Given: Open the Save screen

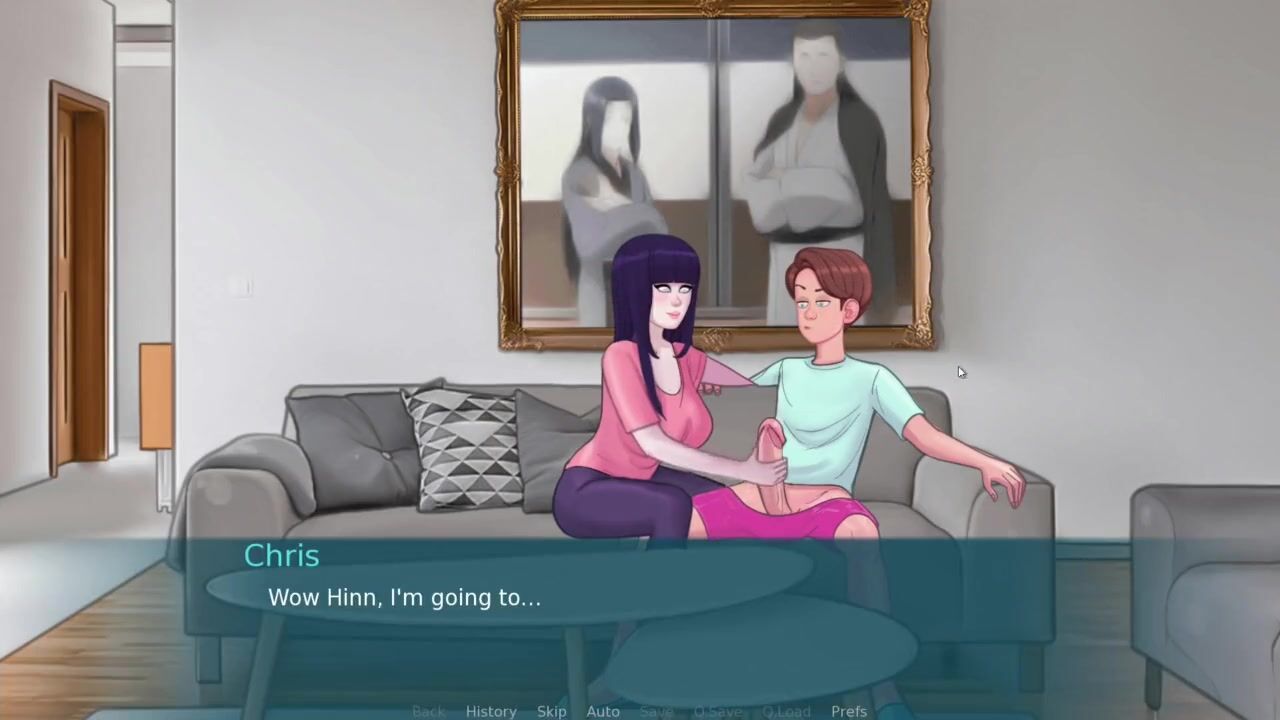Looking at the screenshot, I should (x=656, y=711).
